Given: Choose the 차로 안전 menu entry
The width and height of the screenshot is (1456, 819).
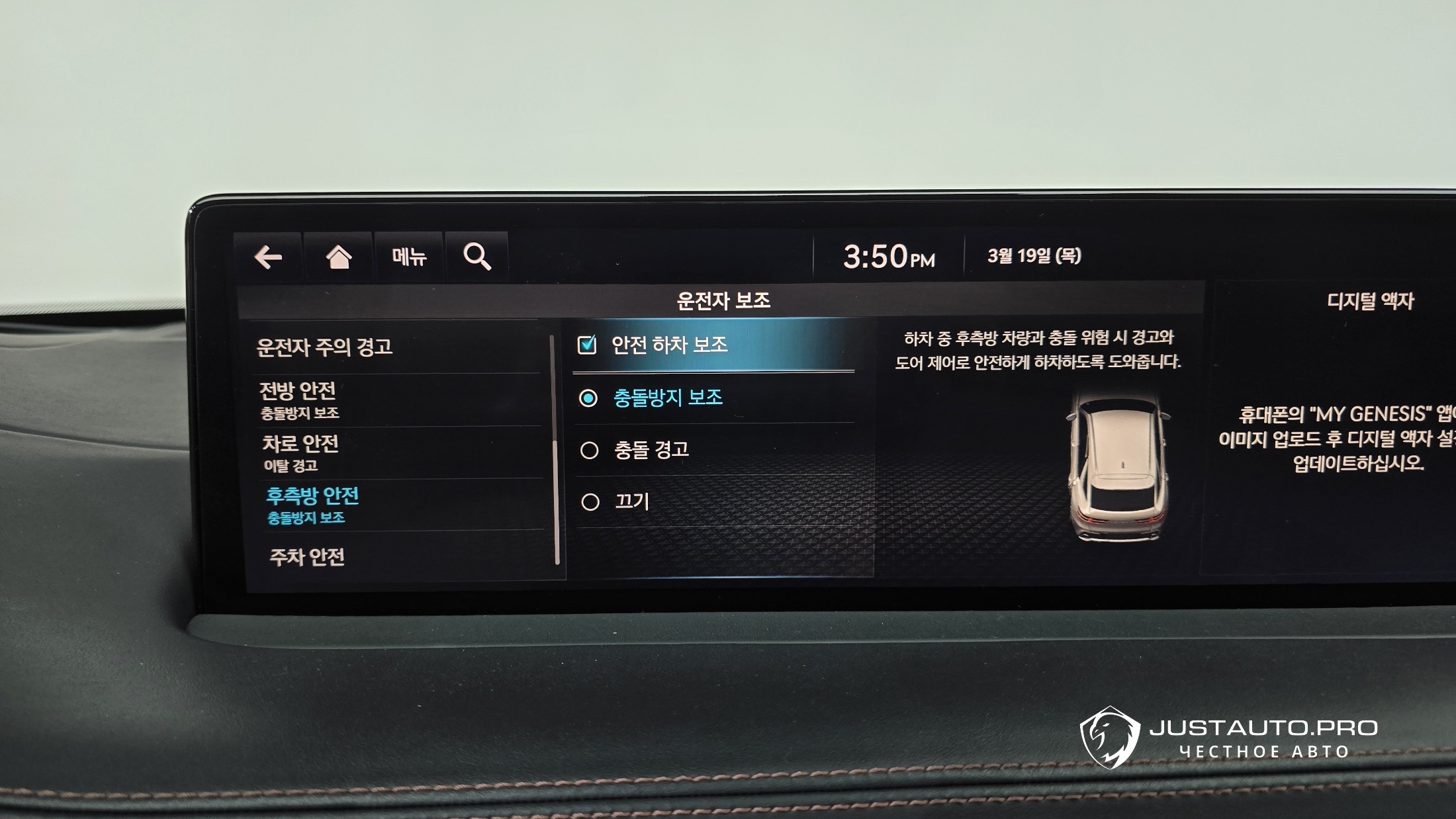Looking at the screenshot, I should [x=300, y=453].
